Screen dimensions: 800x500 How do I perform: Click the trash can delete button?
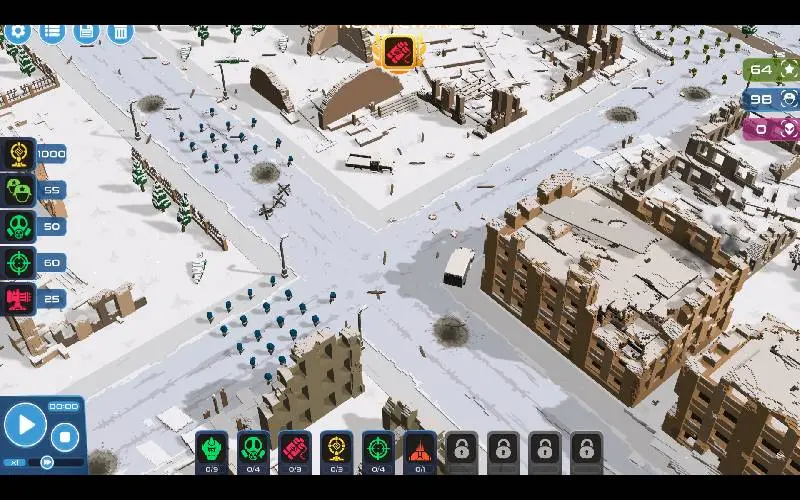tap(120, 31)
